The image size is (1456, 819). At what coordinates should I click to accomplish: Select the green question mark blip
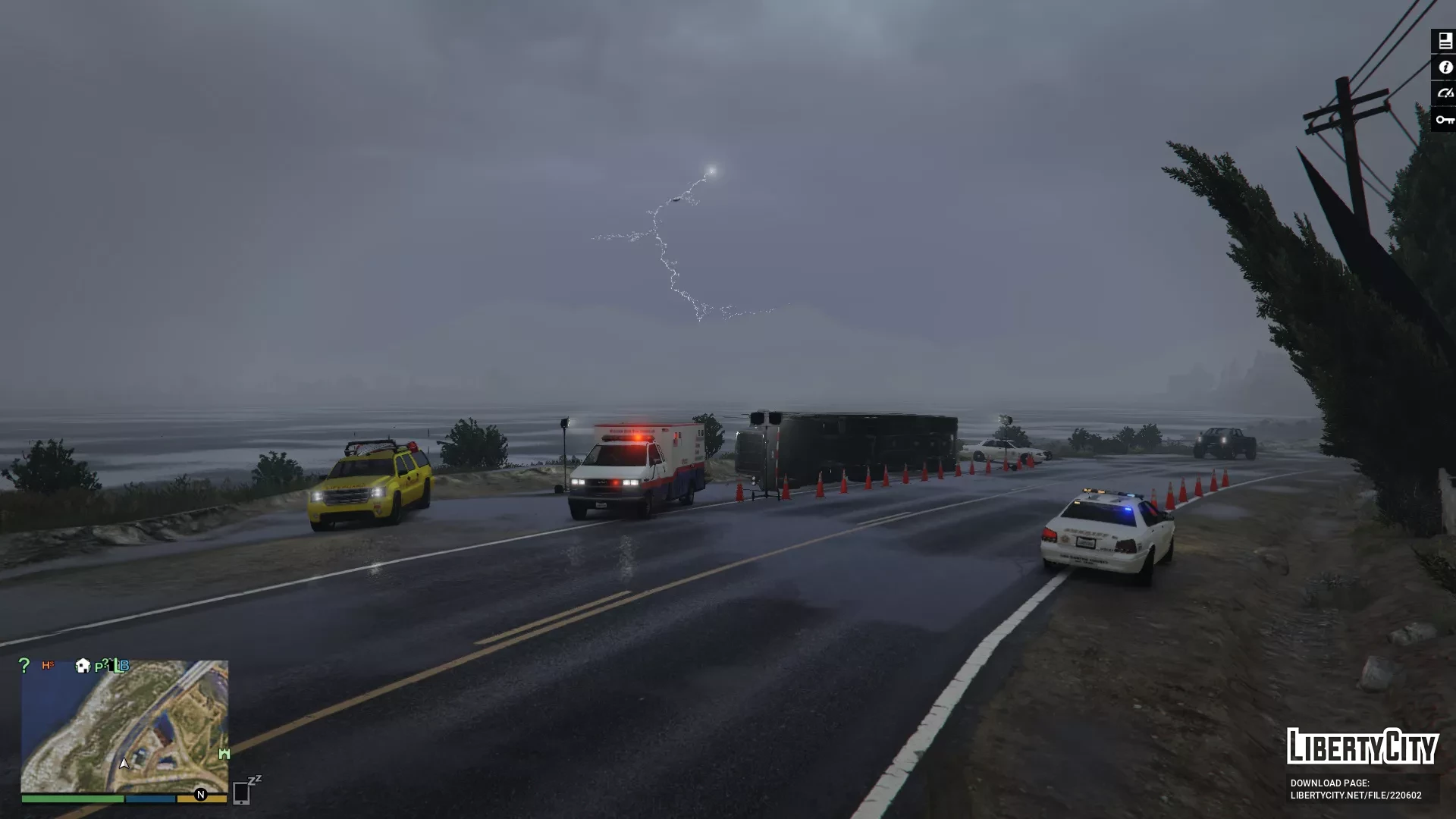pyautogui.click(x=24, y=665)
